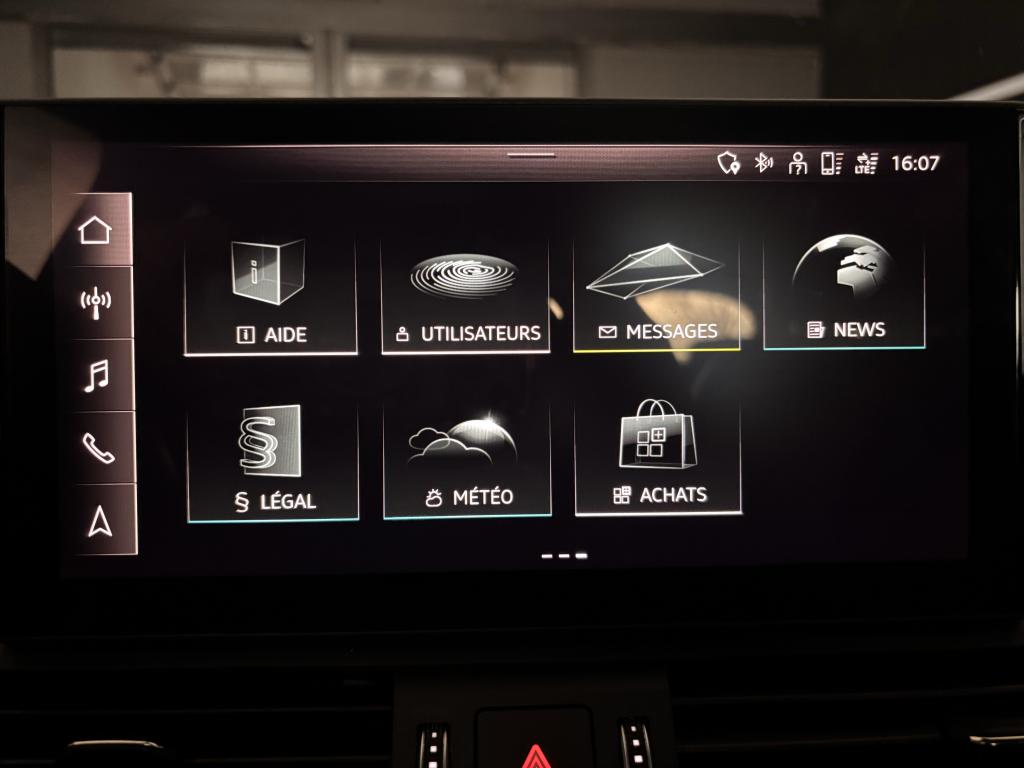This screenshot has height=768, width=1024.
Task: Choose the NEWS tile
Action: [x=844, y=291]
